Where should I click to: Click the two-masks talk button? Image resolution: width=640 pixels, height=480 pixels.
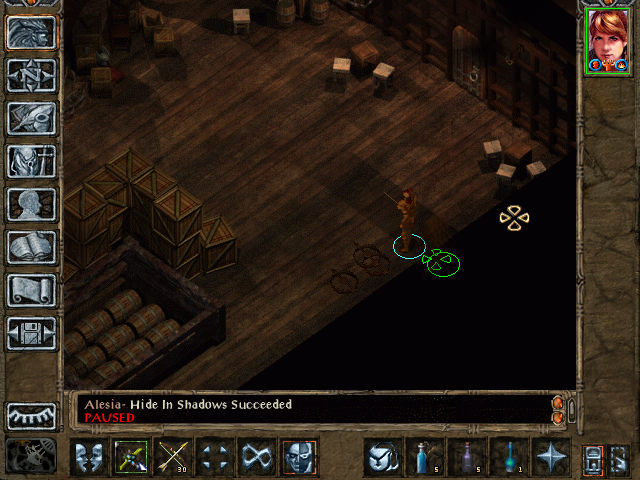tap(90, 457)
